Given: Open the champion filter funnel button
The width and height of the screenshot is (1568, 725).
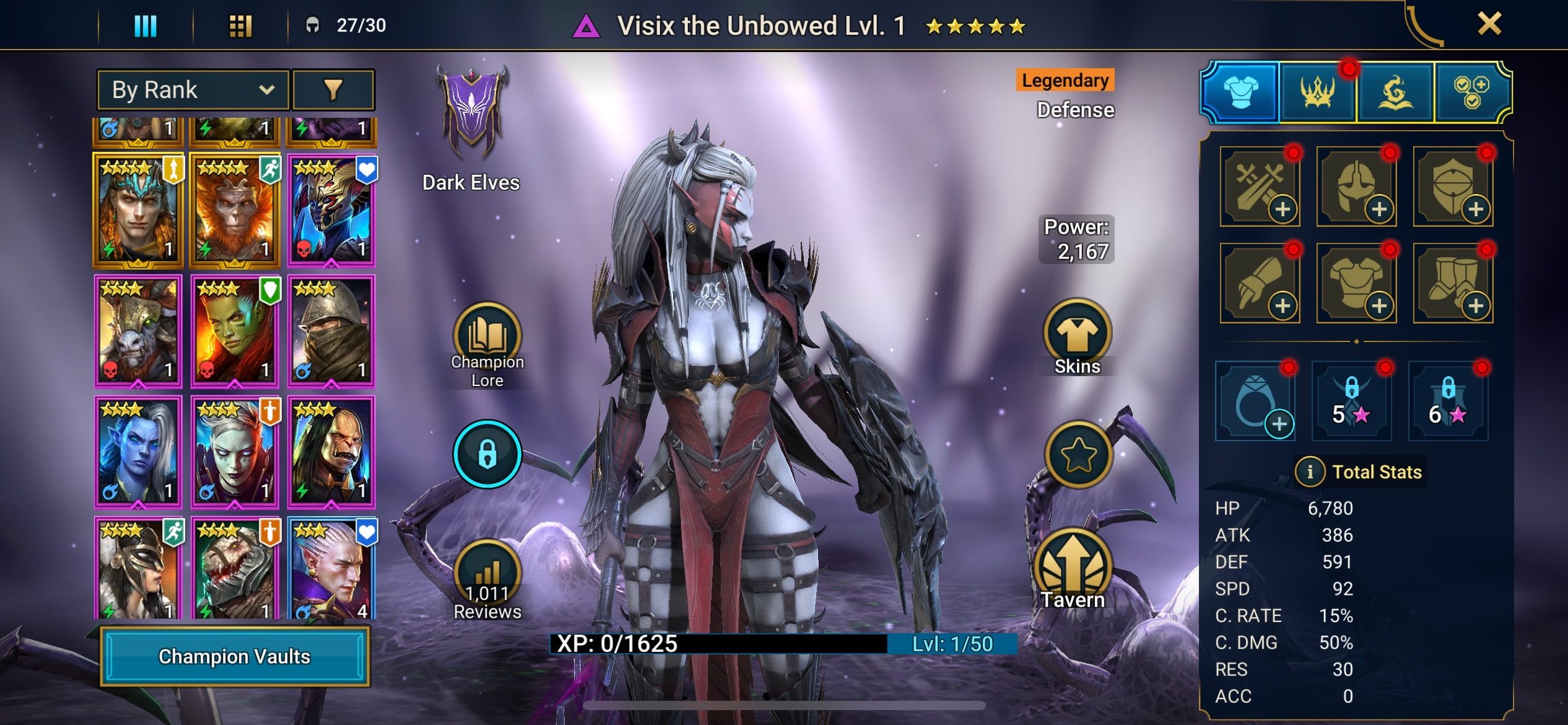Looking at the screenshot, I should pyautogui.click(x=333, y=90).
